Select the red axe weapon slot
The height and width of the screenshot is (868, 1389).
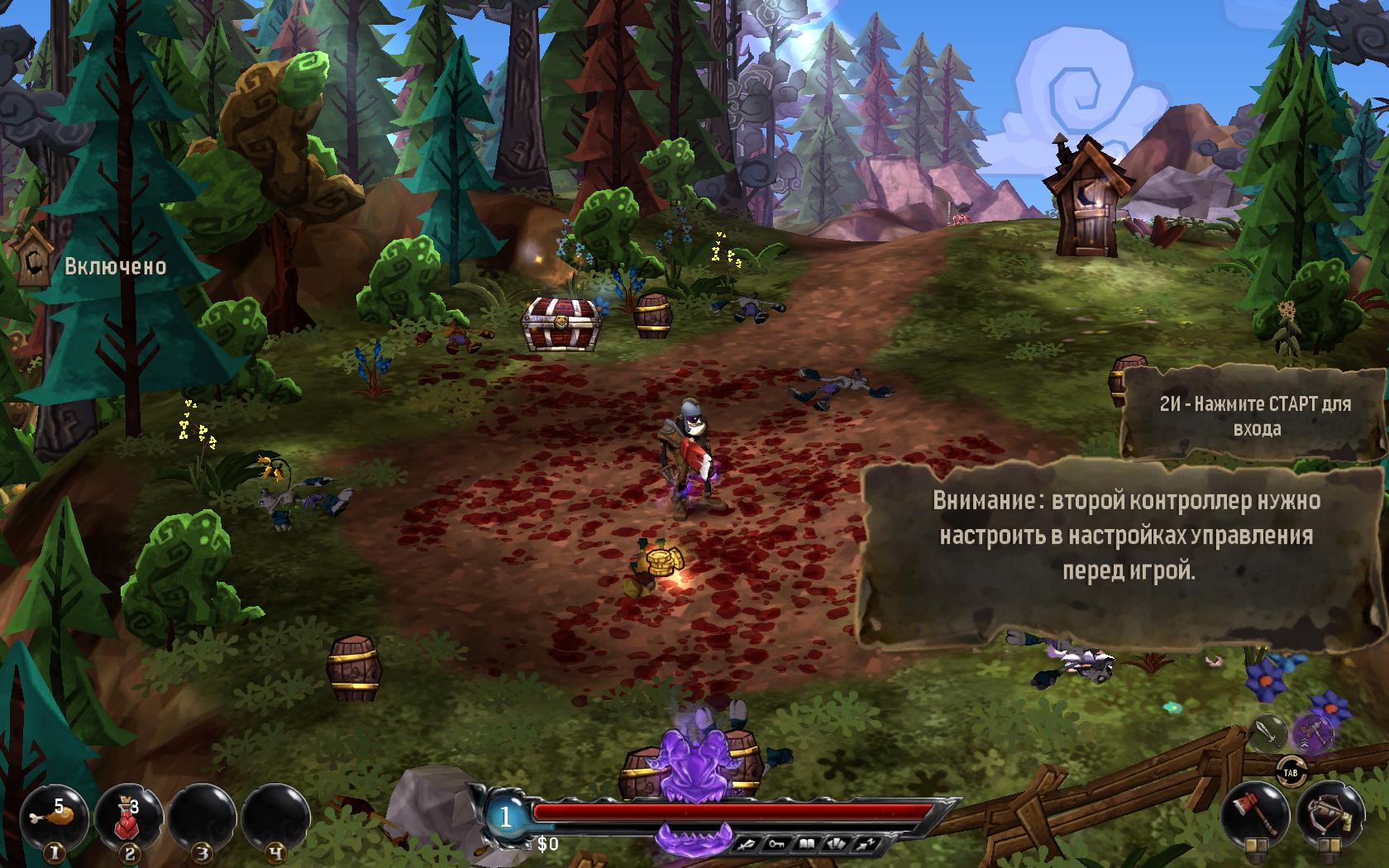click(x=1253, y=812)
